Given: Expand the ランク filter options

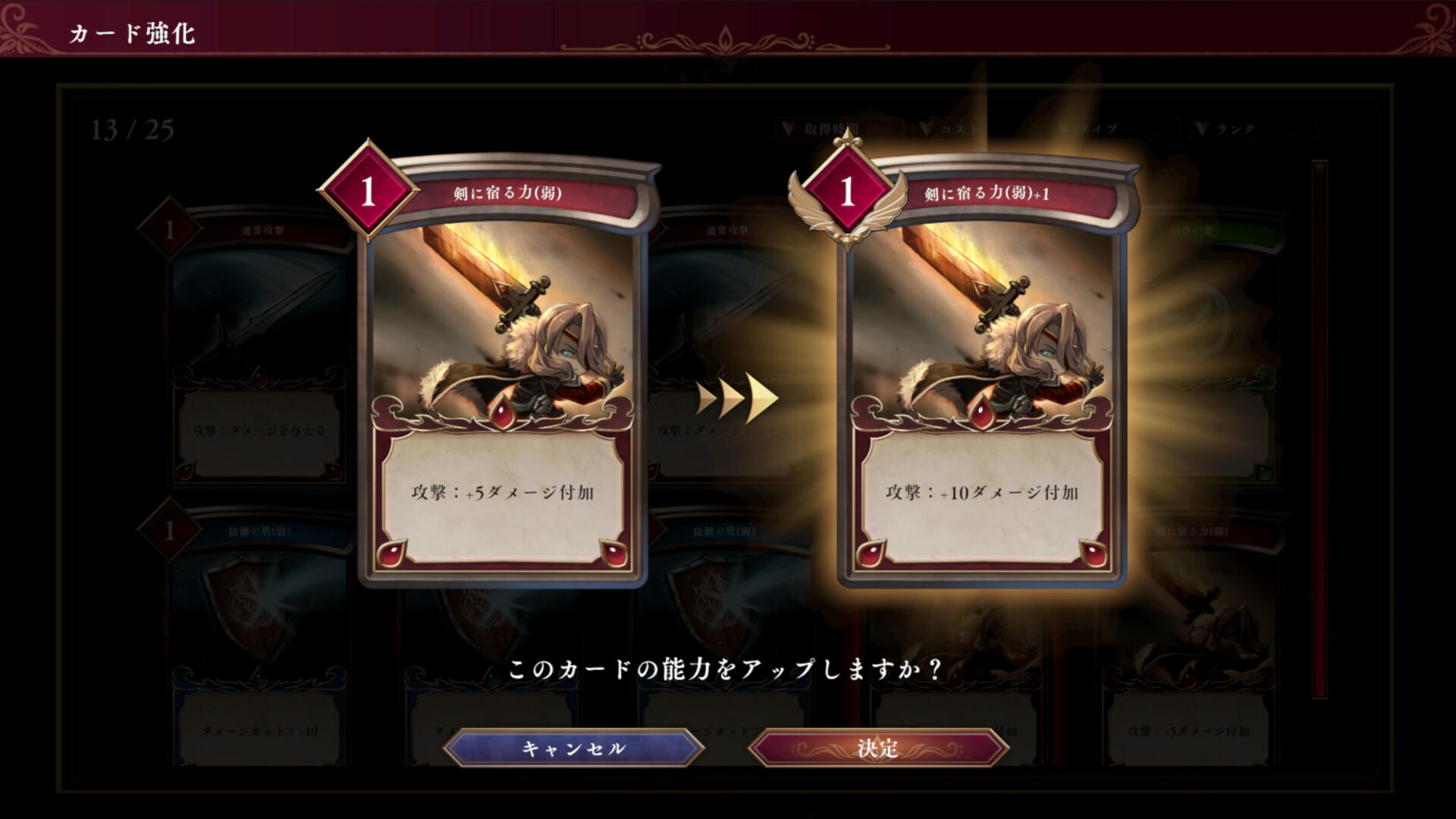Looking at the screenshot, I should point(1202,129).
